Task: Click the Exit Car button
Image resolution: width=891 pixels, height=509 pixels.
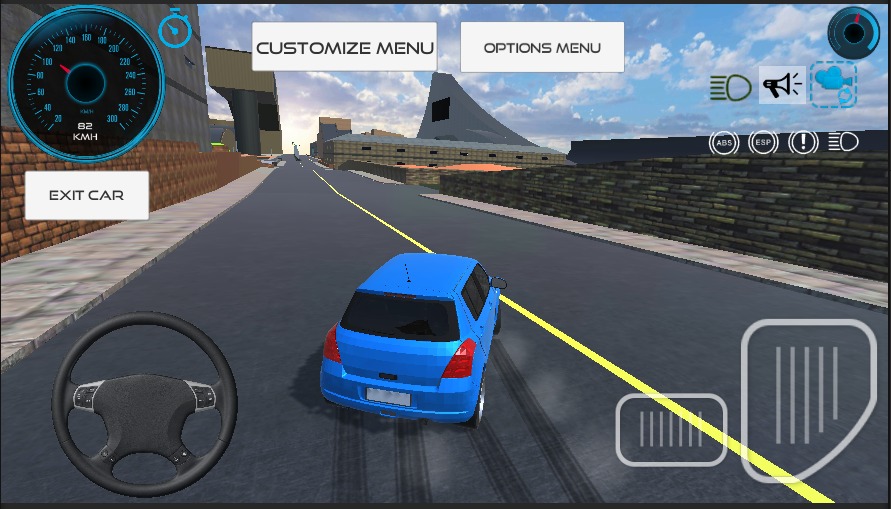Action: click(x=86, y=195)
